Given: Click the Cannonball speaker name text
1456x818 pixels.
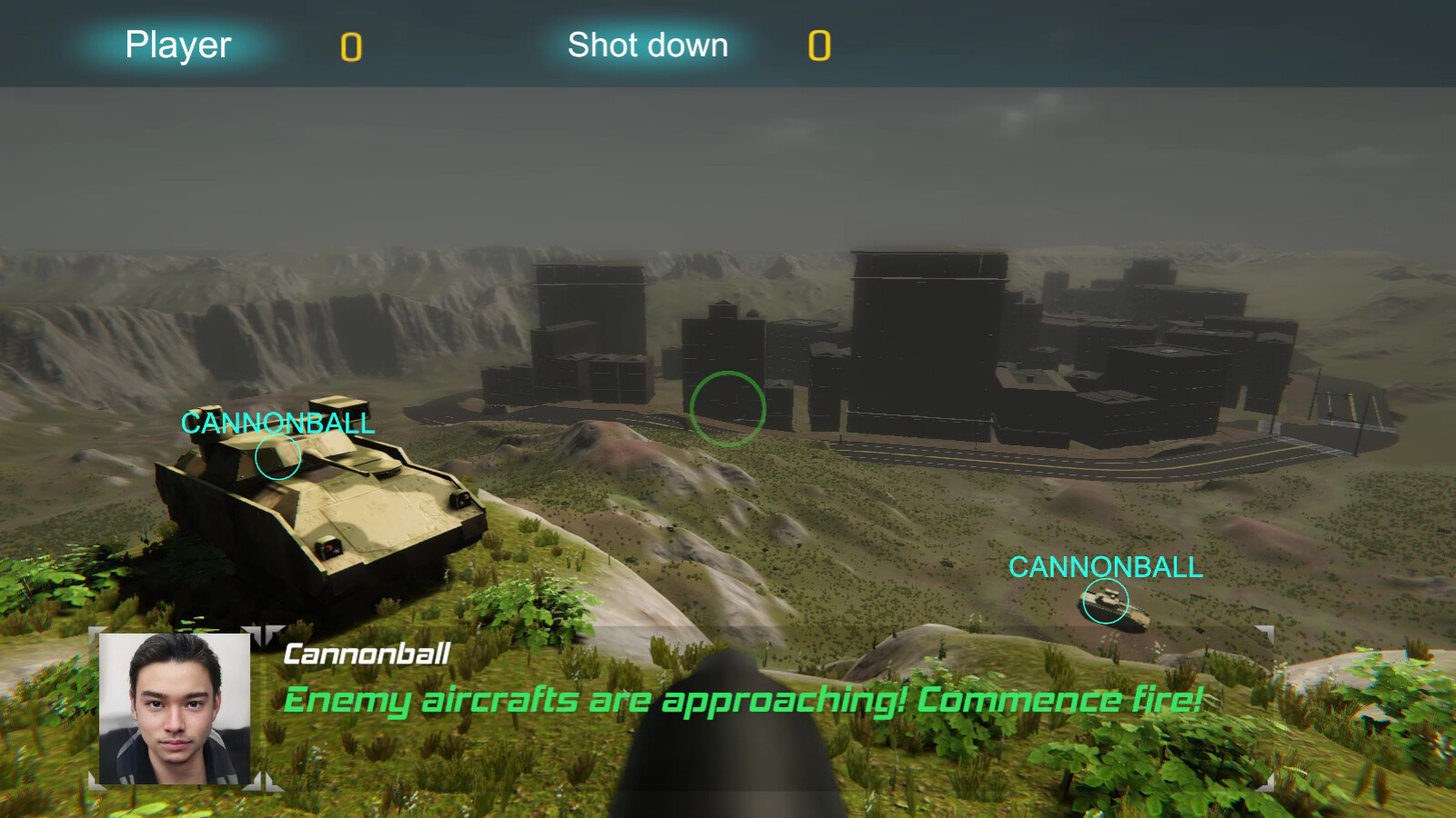Looking at the screenshot, I should 365,653.
